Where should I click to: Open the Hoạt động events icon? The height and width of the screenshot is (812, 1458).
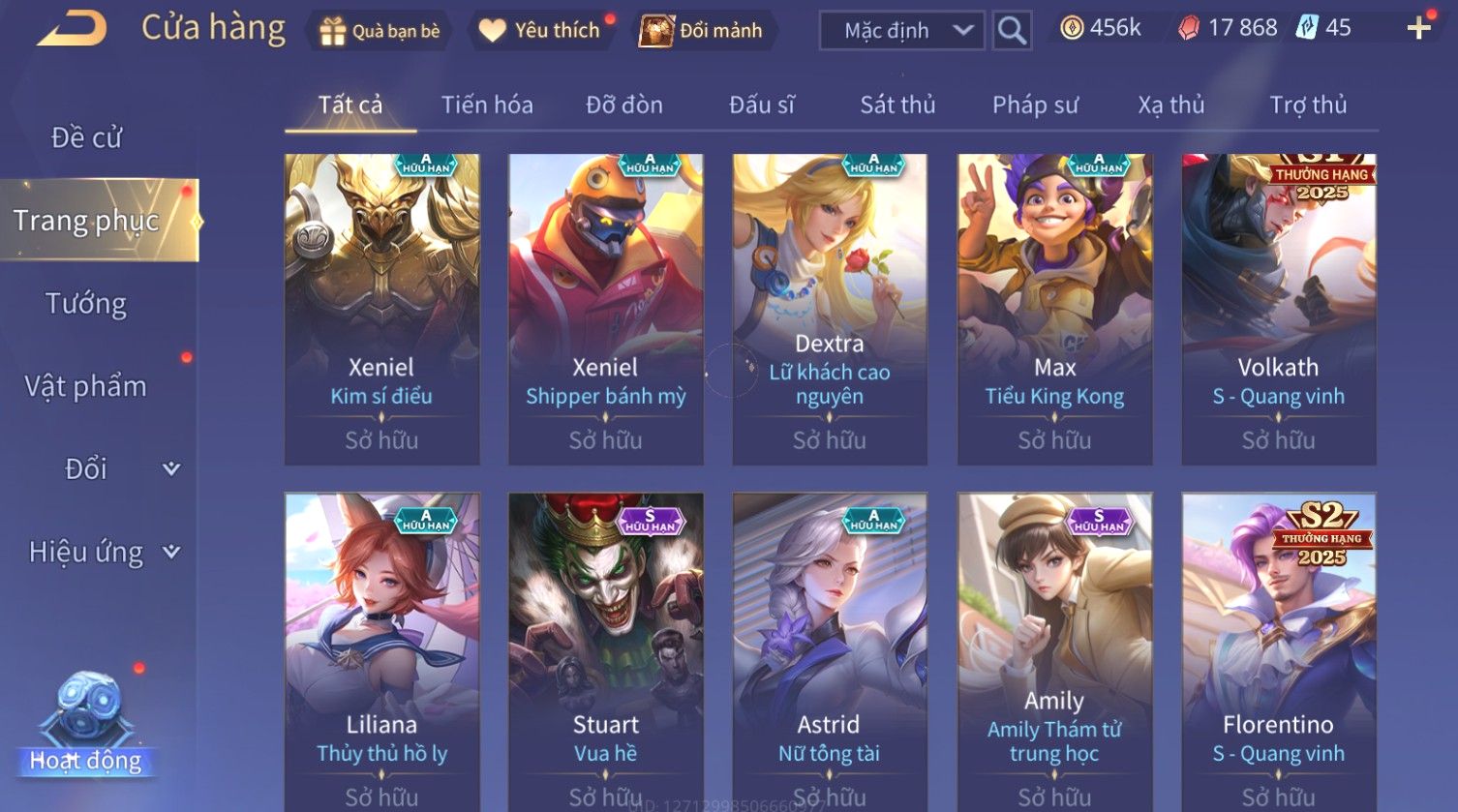86,726
